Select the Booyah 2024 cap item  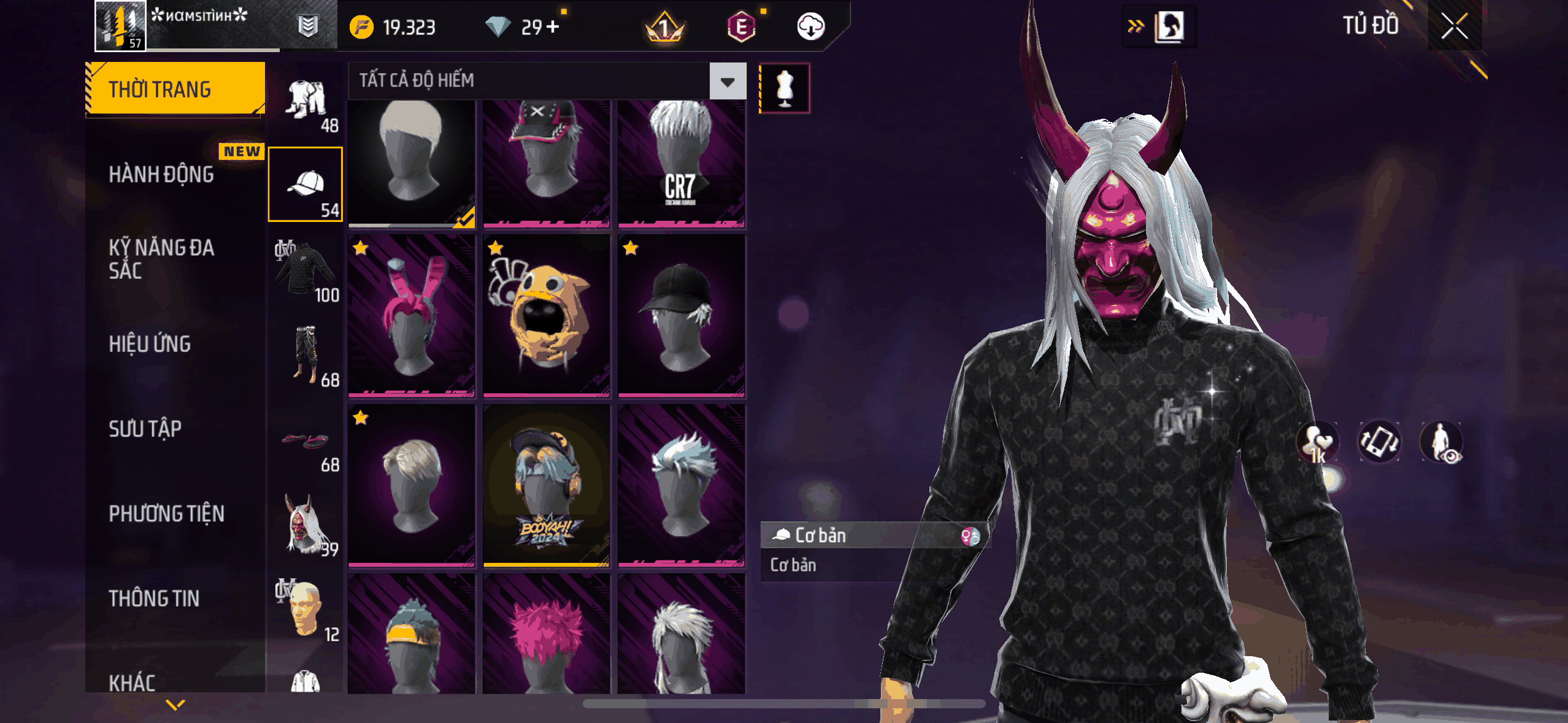tap(546, 485)
